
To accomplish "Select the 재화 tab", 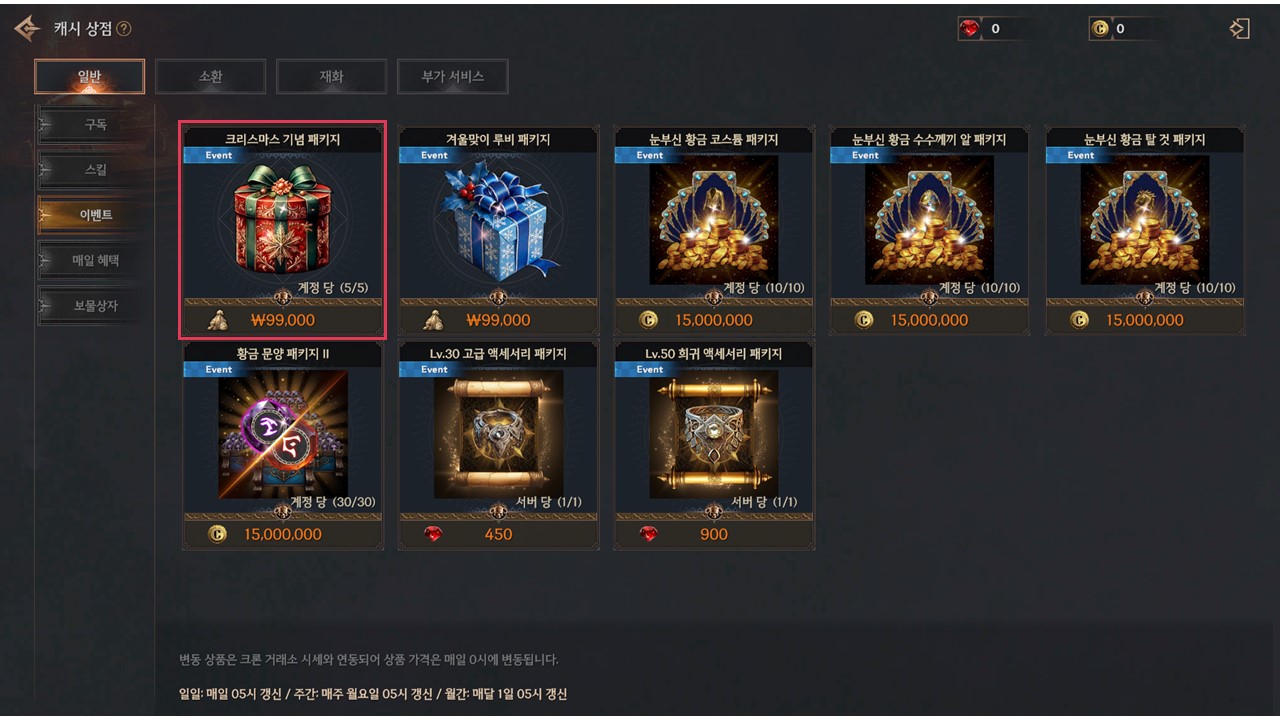I will pos(331,76).
